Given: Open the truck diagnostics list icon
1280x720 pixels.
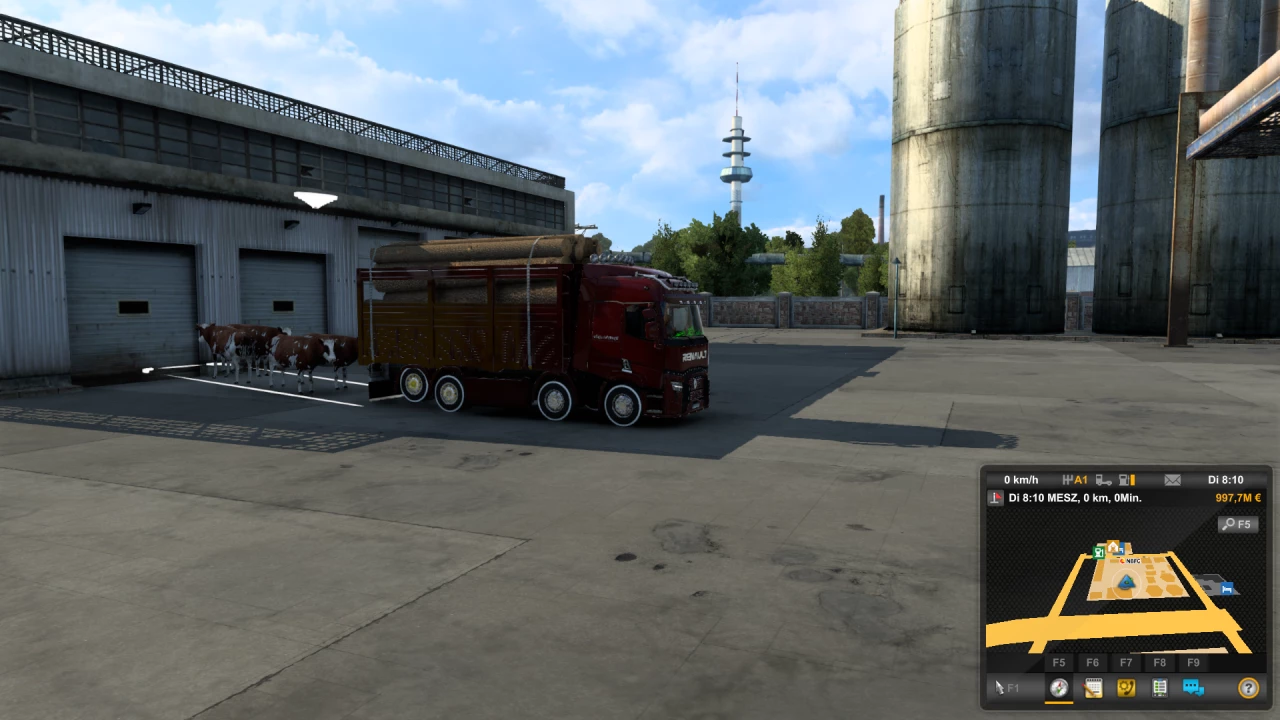Looking at the screenshot, I should coord(1159,689).
